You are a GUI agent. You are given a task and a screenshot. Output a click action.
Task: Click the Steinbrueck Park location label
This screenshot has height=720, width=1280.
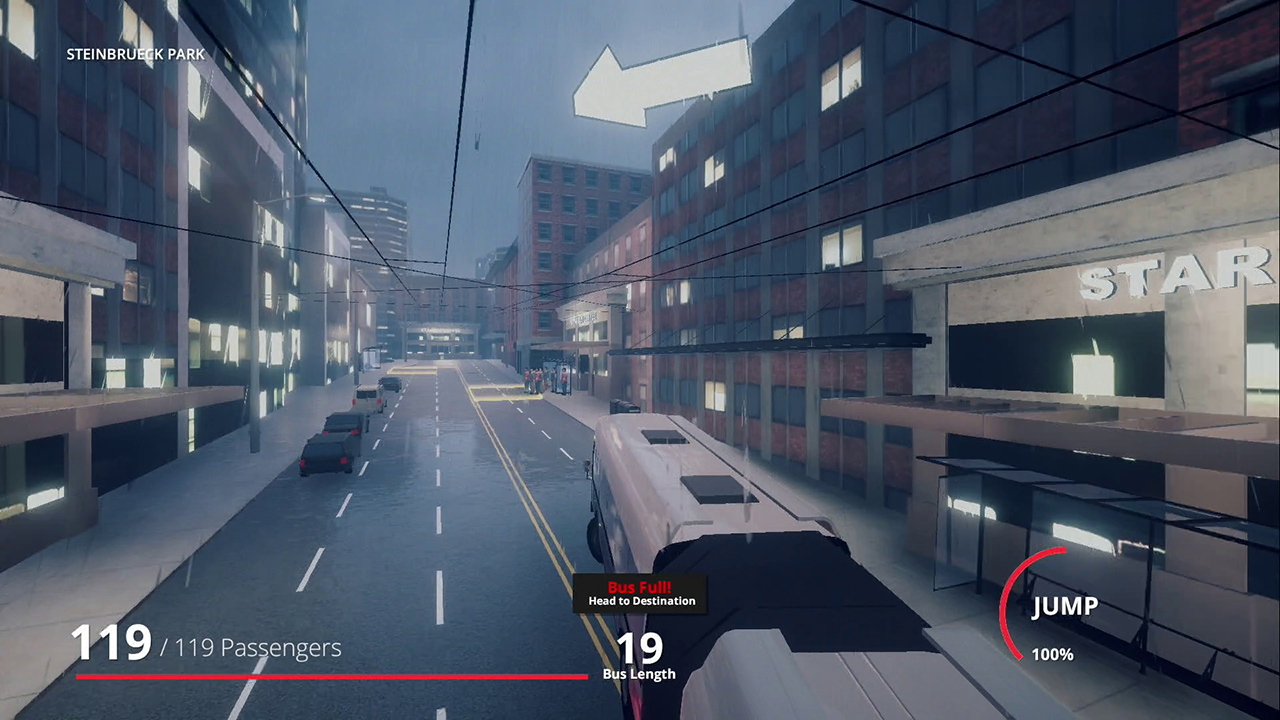[133, 55]
